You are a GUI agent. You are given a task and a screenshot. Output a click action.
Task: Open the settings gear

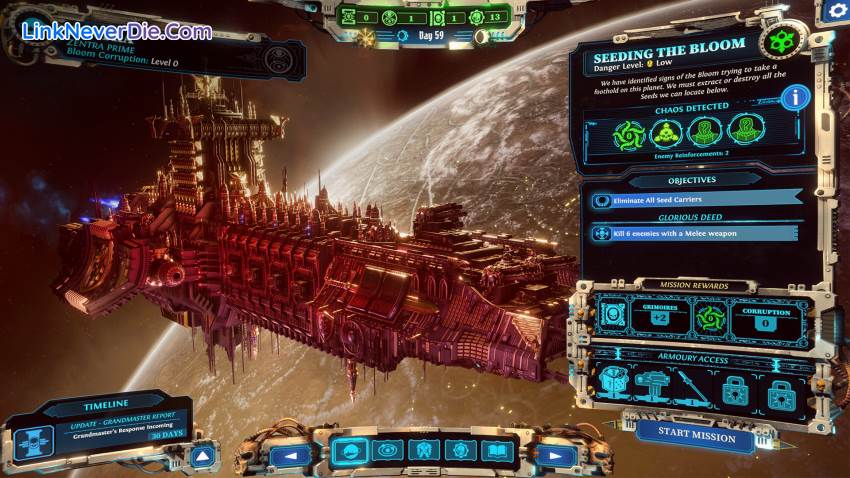tap(834, 12)
